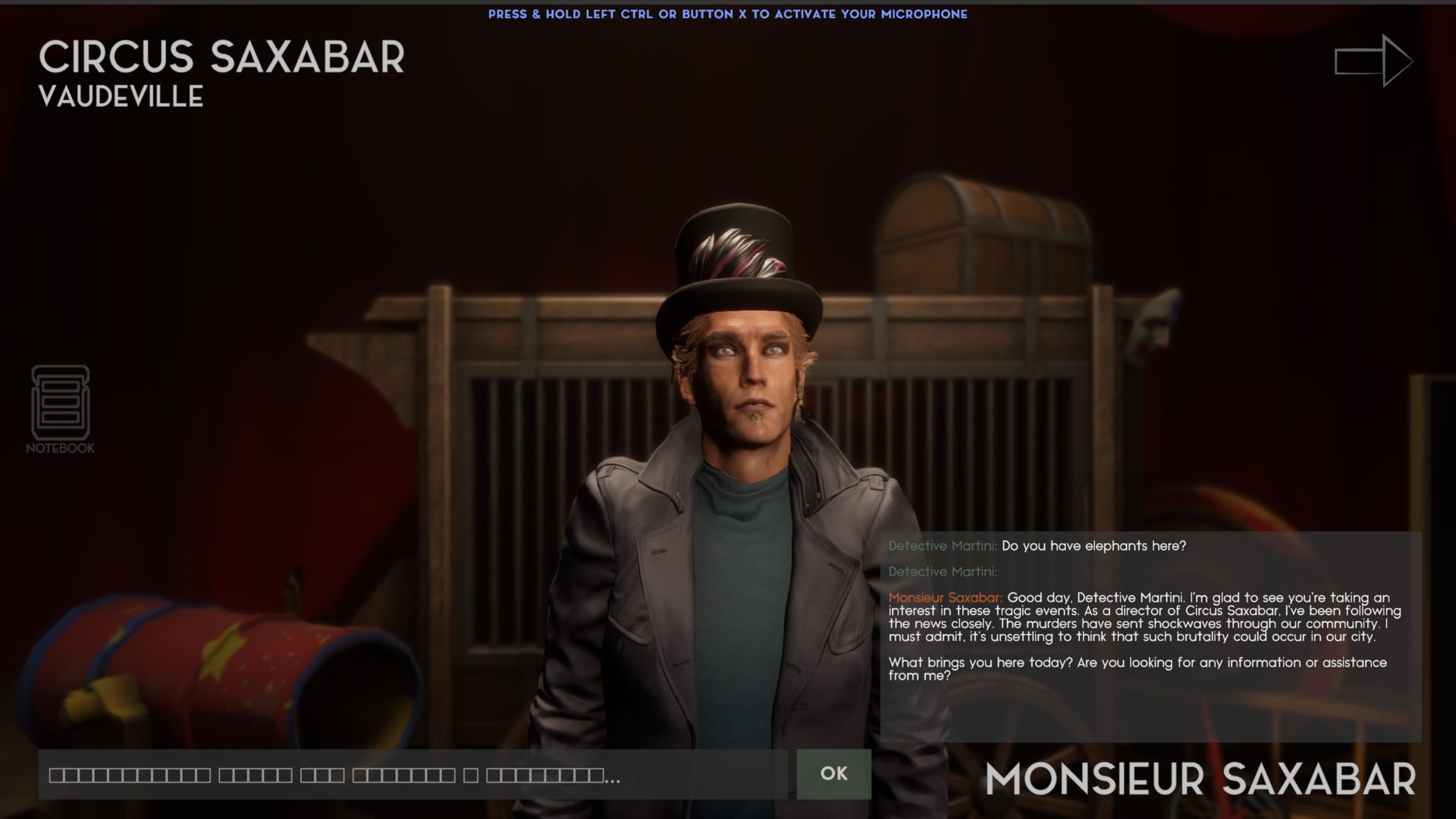The image size is (1456, 819).
Task: Click the OK button to send message
Action: pos(833,773)
